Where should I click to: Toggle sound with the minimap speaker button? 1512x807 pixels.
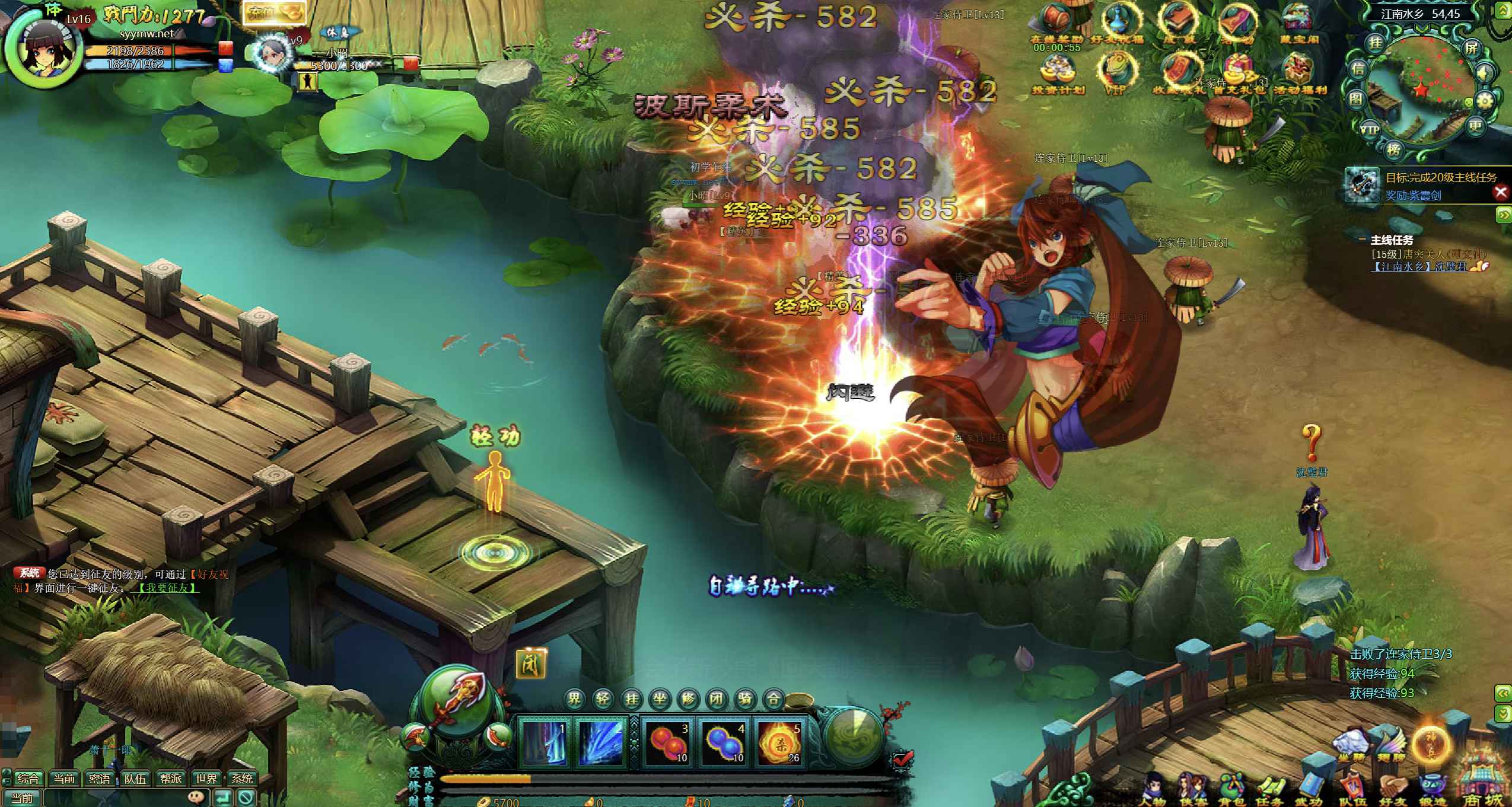[x=1485, y=74]
